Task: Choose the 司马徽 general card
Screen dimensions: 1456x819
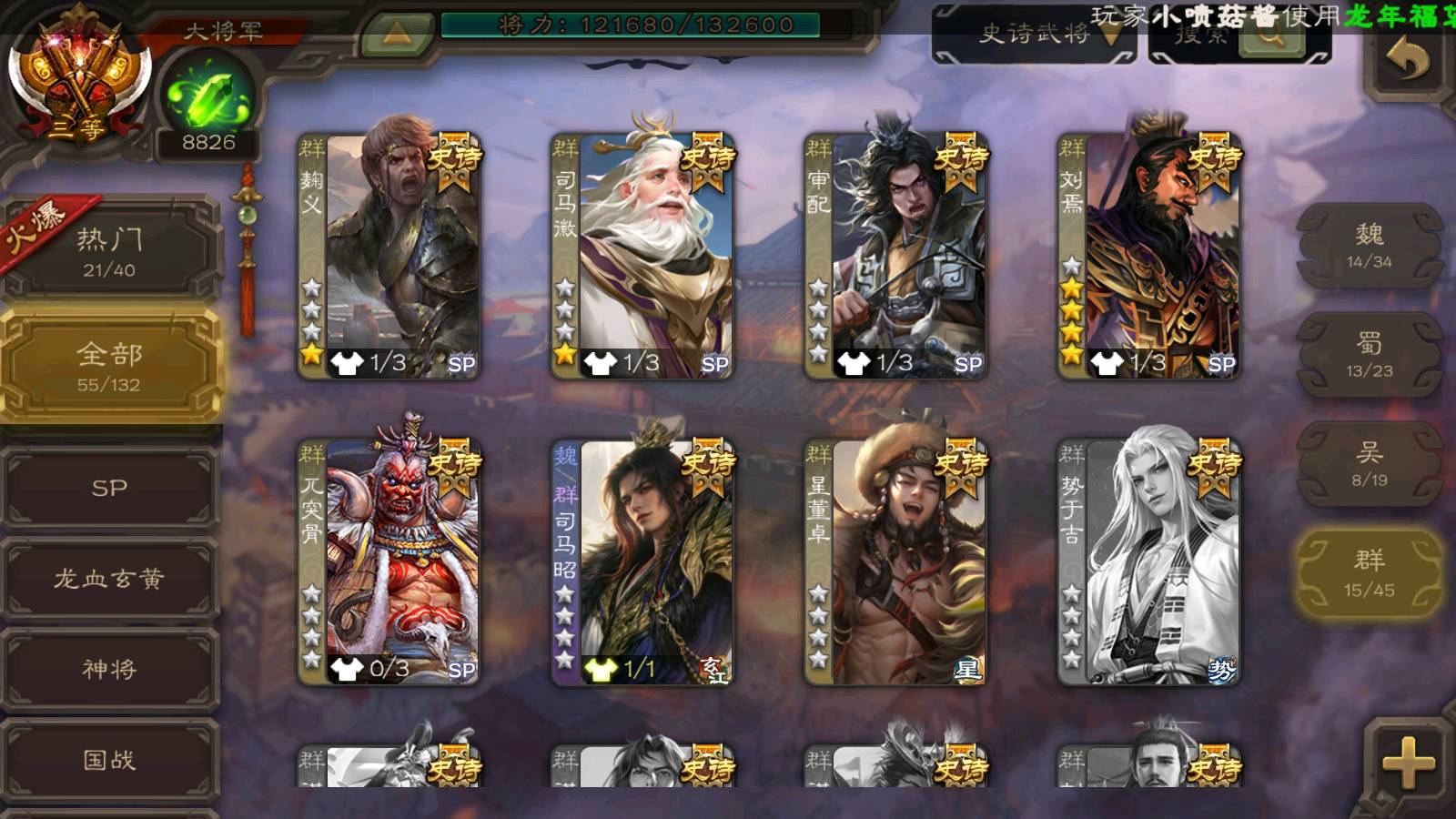Action: tap(642, 257)
